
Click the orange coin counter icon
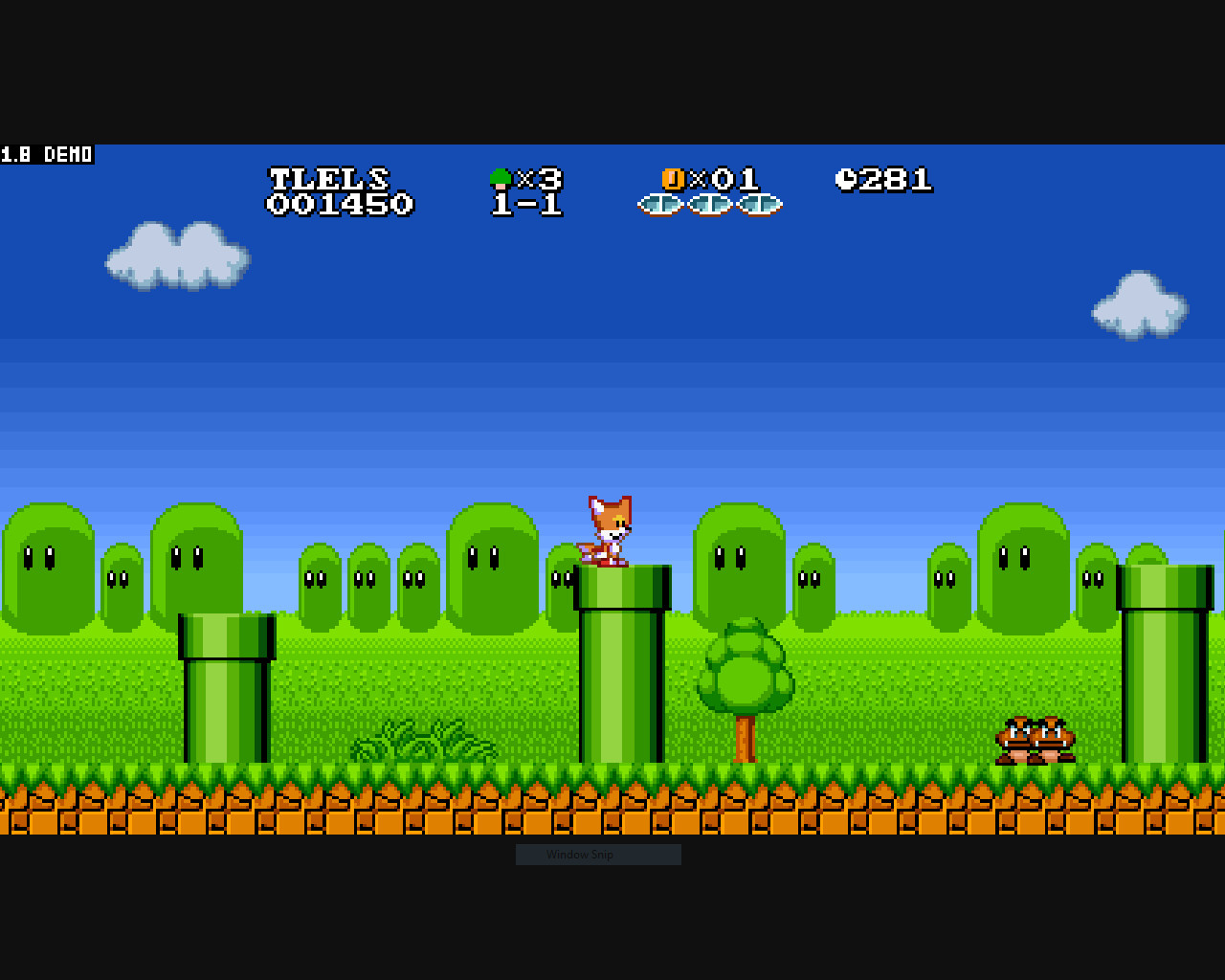672,178
